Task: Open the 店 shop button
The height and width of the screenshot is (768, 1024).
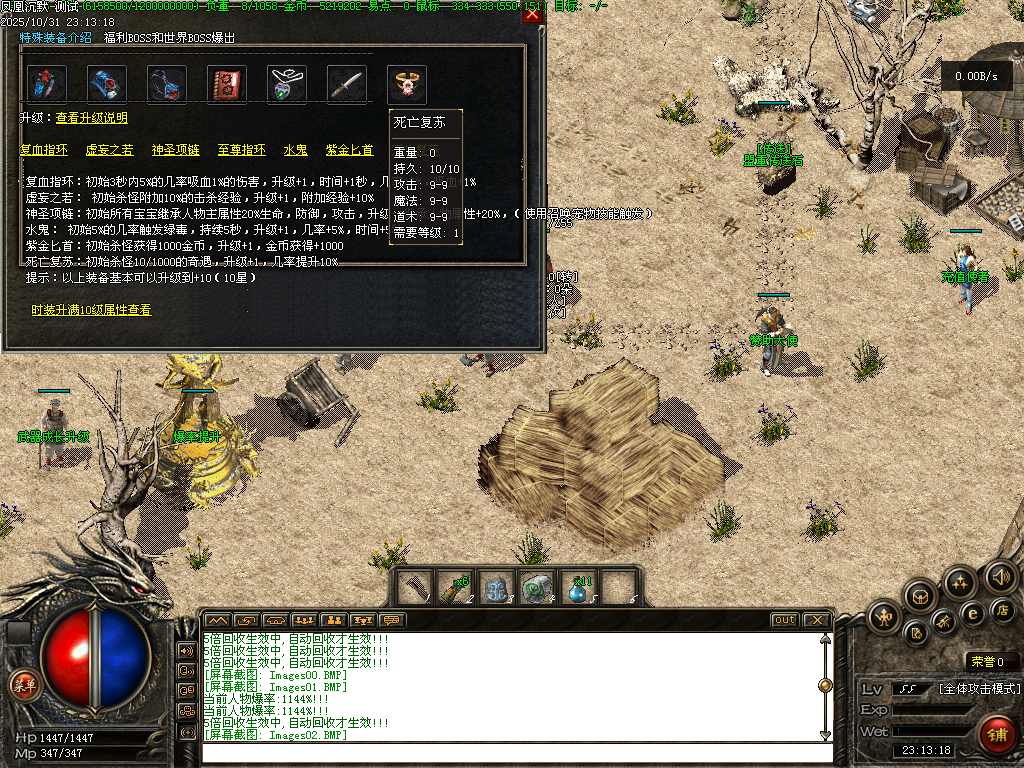Action: click(x=1003, y=610)
